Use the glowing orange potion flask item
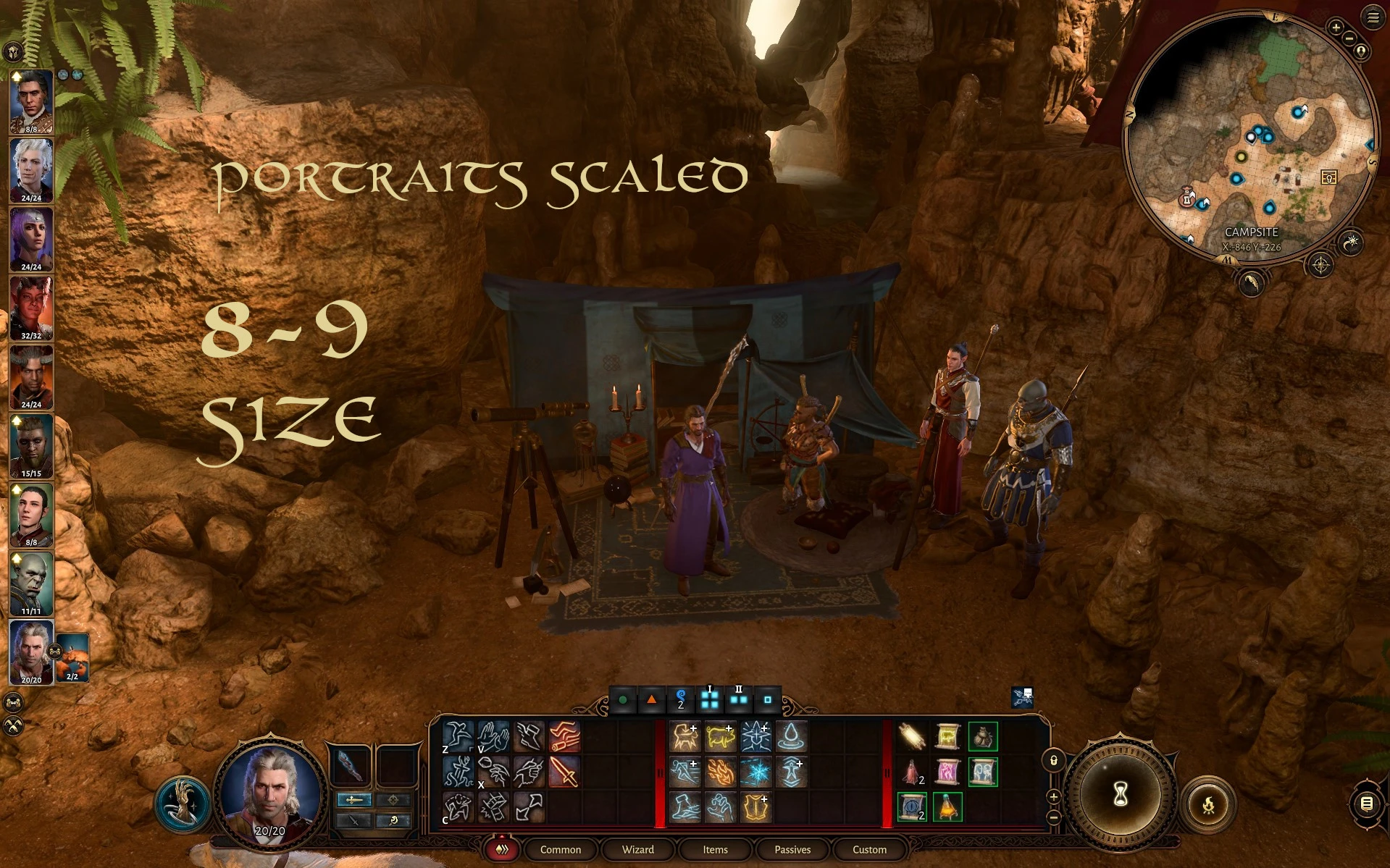Screen dimensions: 1390x868 point(947,806)
